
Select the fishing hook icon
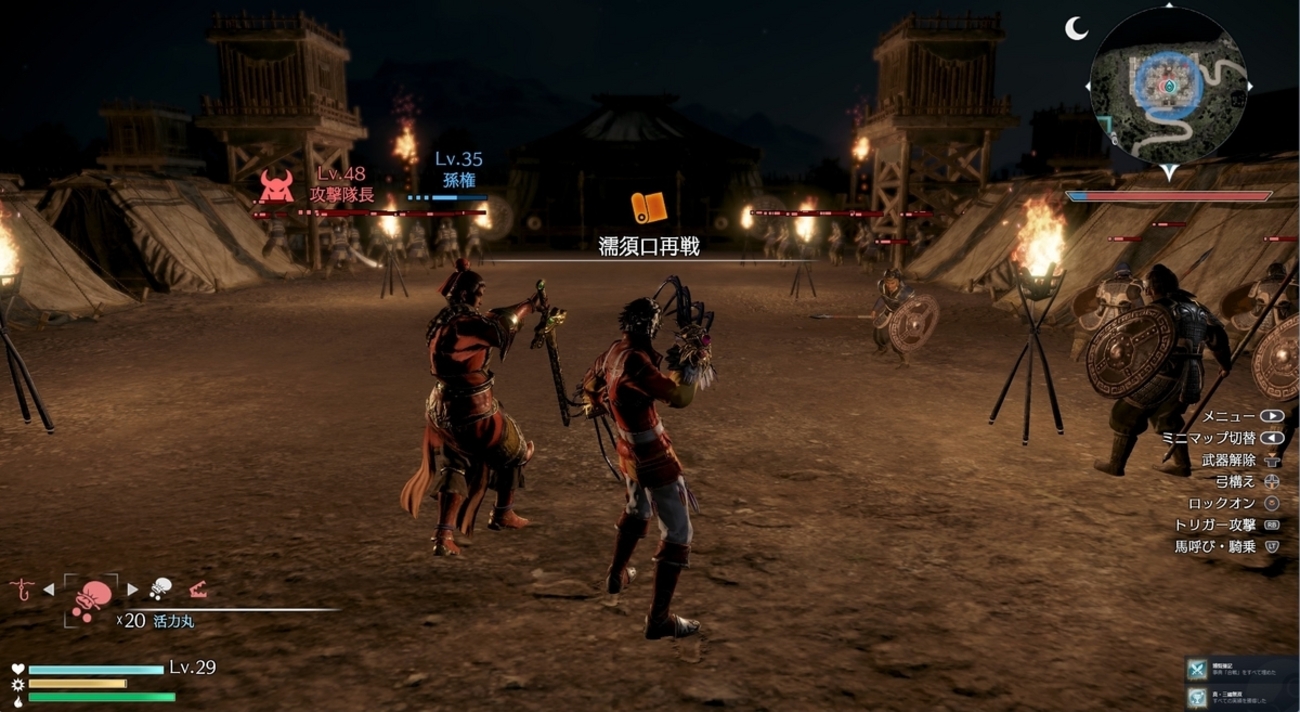(21, 589)
